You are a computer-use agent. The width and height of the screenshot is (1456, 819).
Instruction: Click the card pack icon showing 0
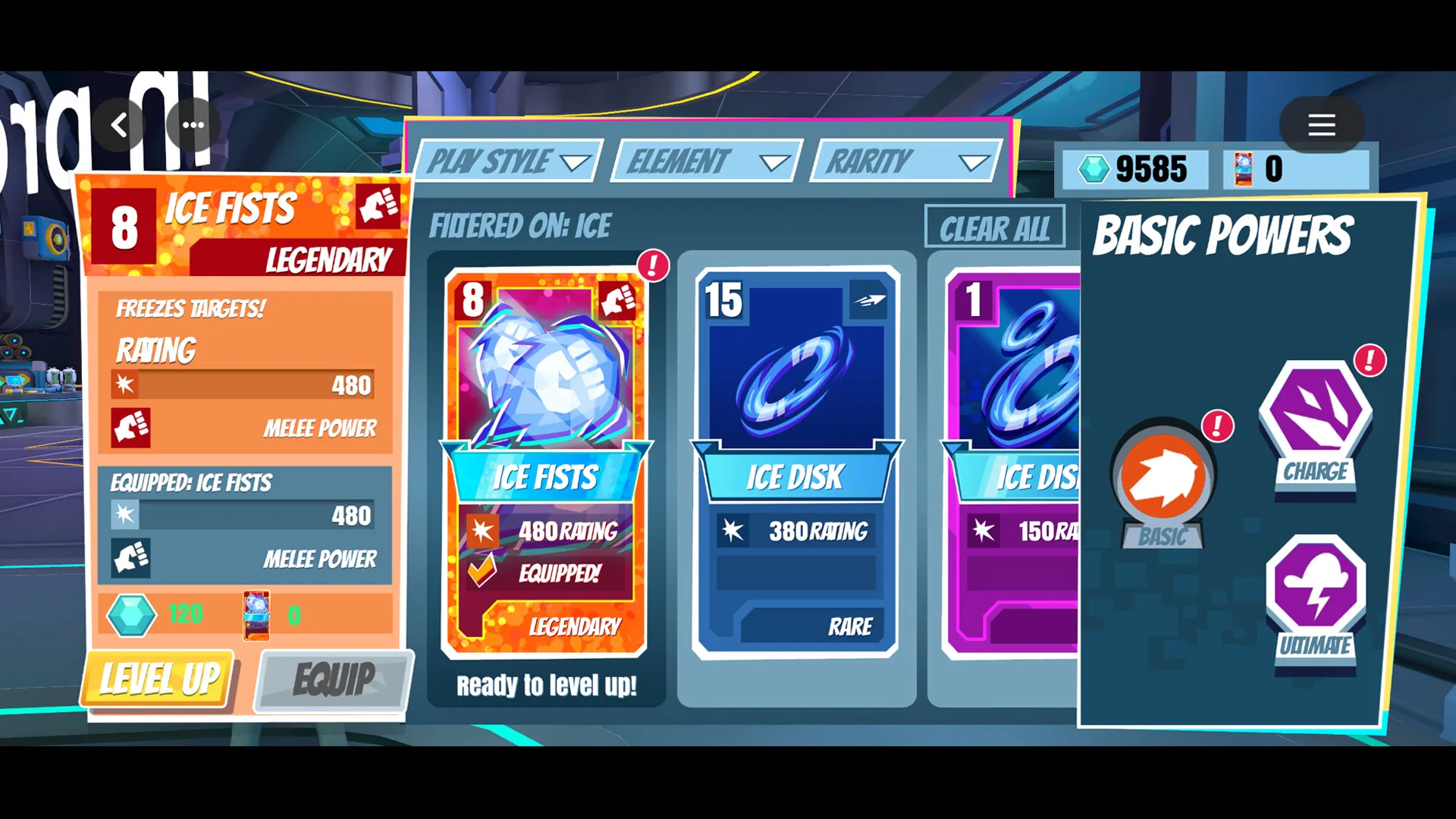point(1244,168)
